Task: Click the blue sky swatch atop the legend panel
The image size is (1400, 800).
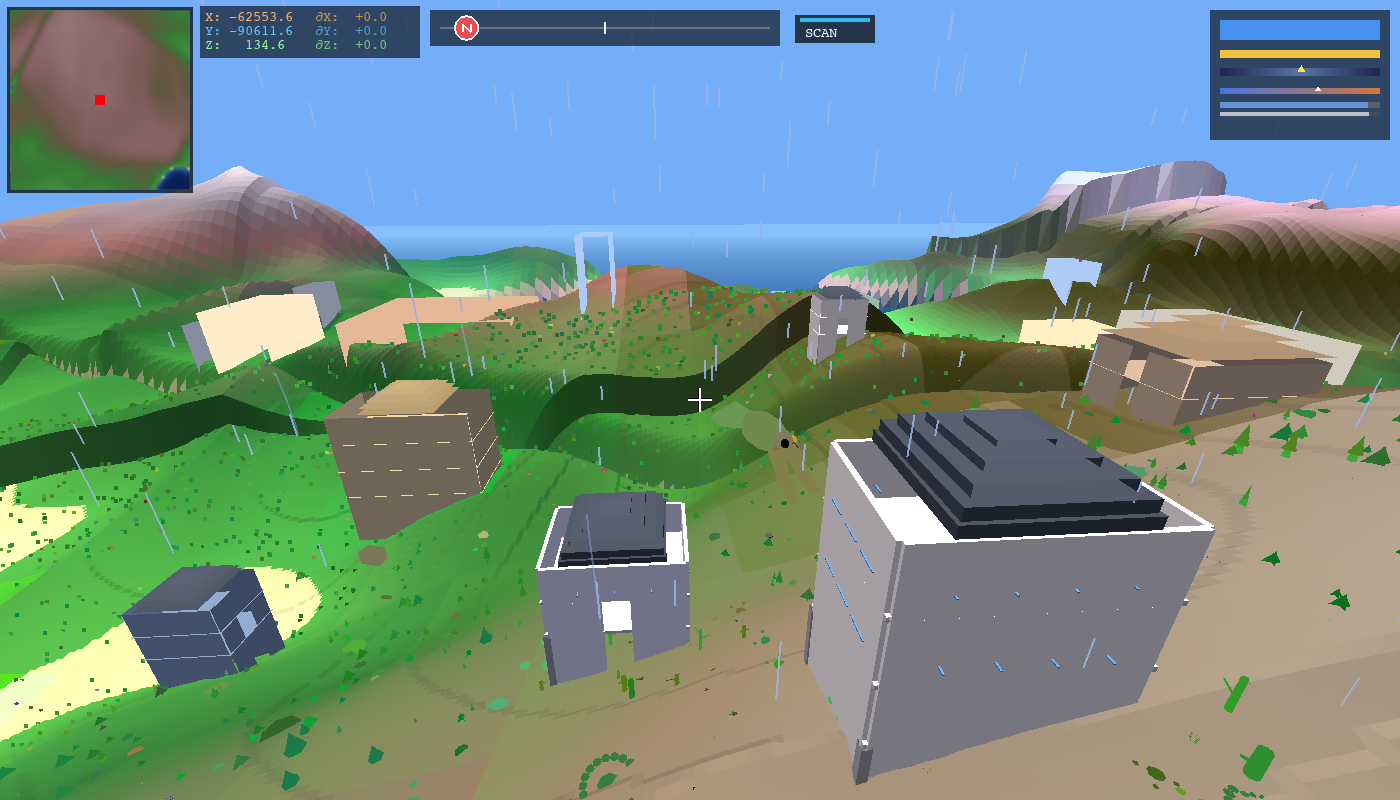Action: (1300, 30)
